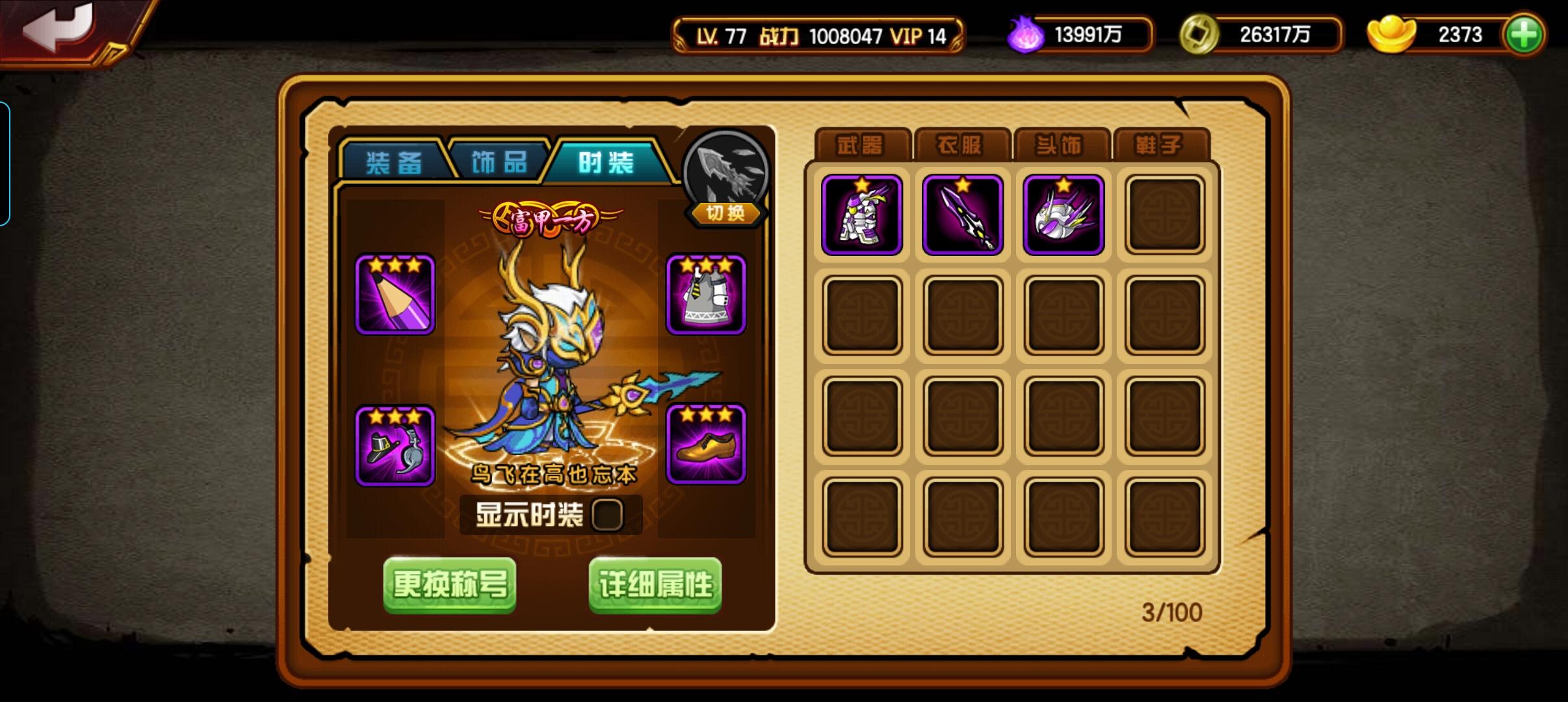Select the purple armor item in the inventory grid
The width and height of the screenshot is (1568, 702).
click(x=861, y=214)
